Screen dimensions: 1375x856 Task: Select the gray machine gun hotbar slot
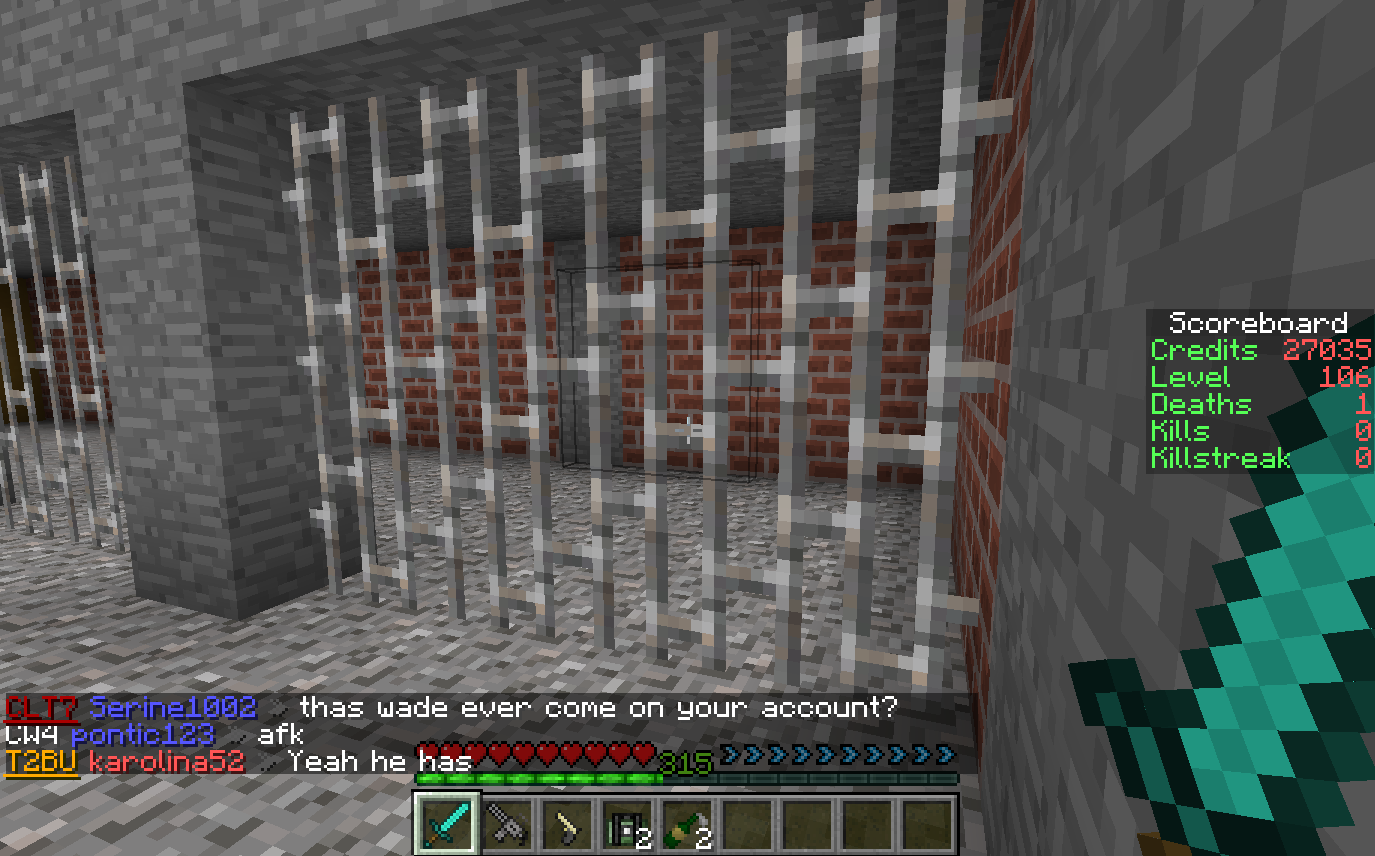[x=507, y=825]
